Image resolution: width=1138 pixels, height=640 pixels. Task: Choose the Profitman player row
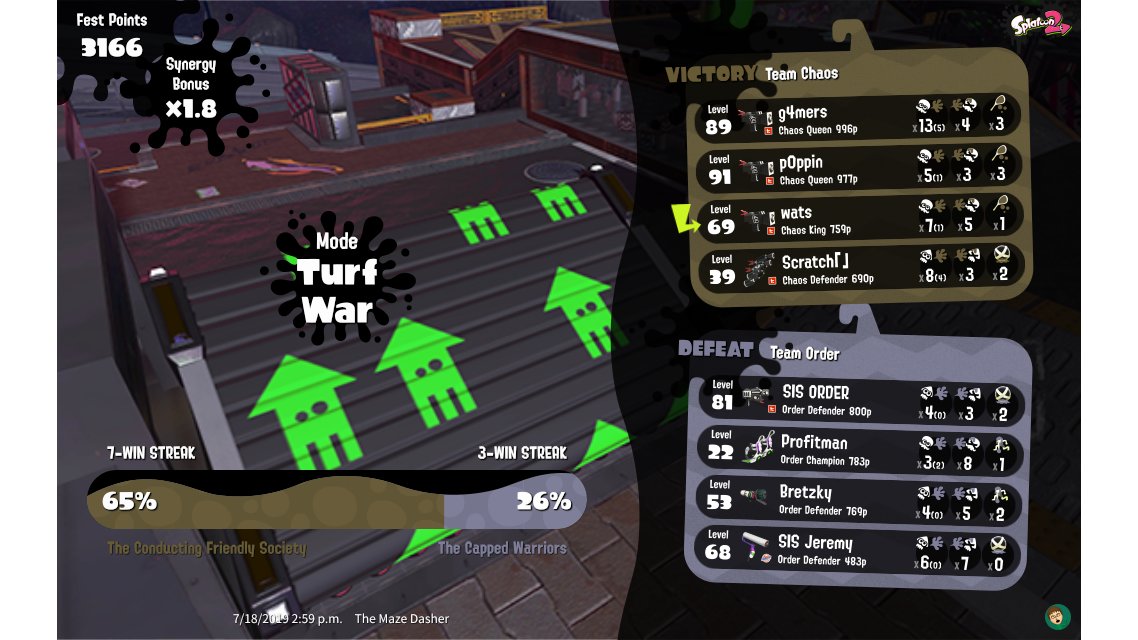[x=860, y=450]
